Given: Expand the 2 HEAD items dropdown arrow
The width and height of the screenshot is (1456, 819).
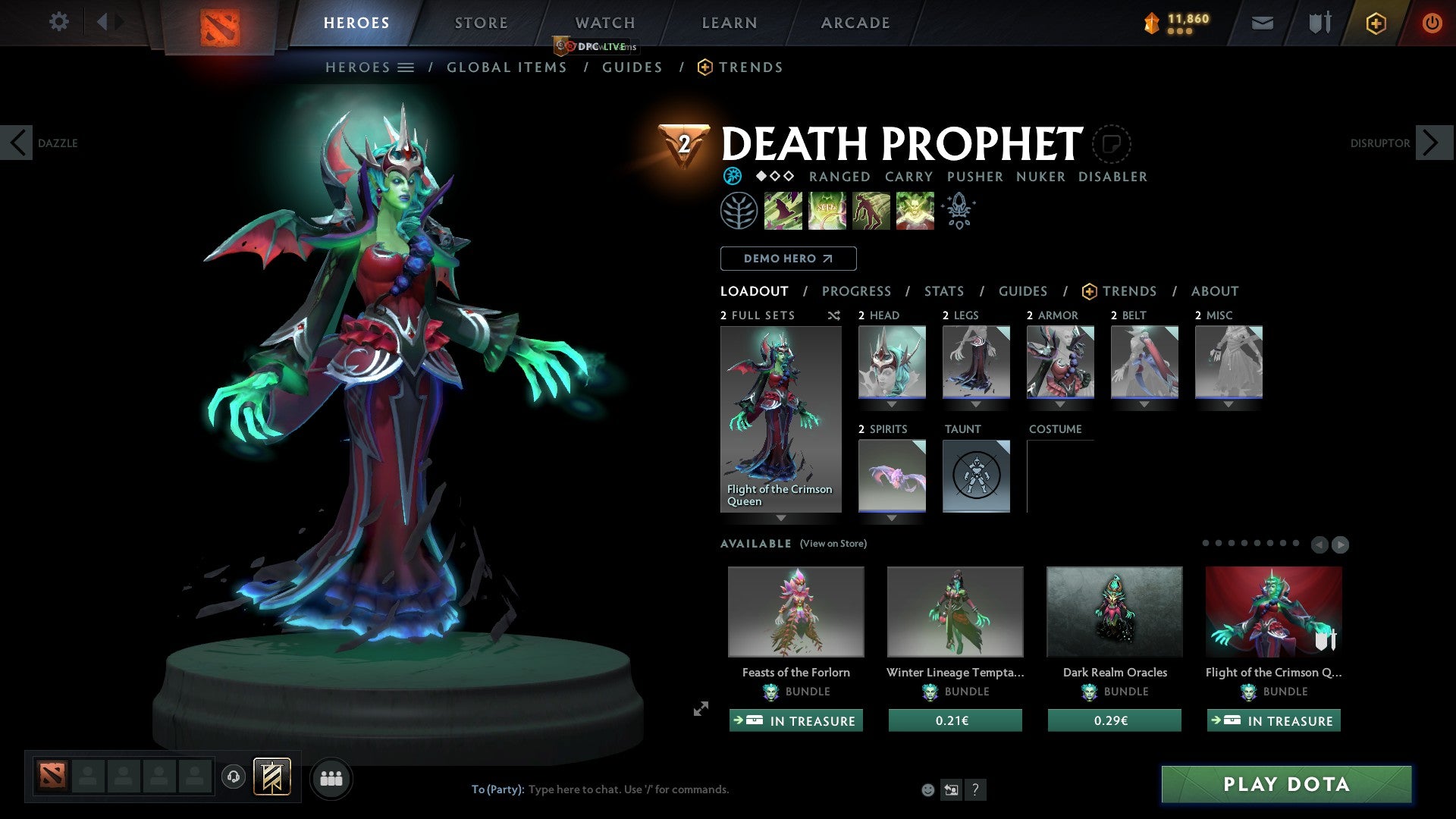Looking at the screenshot, I should pyautogui.click(x=891, y=404).
